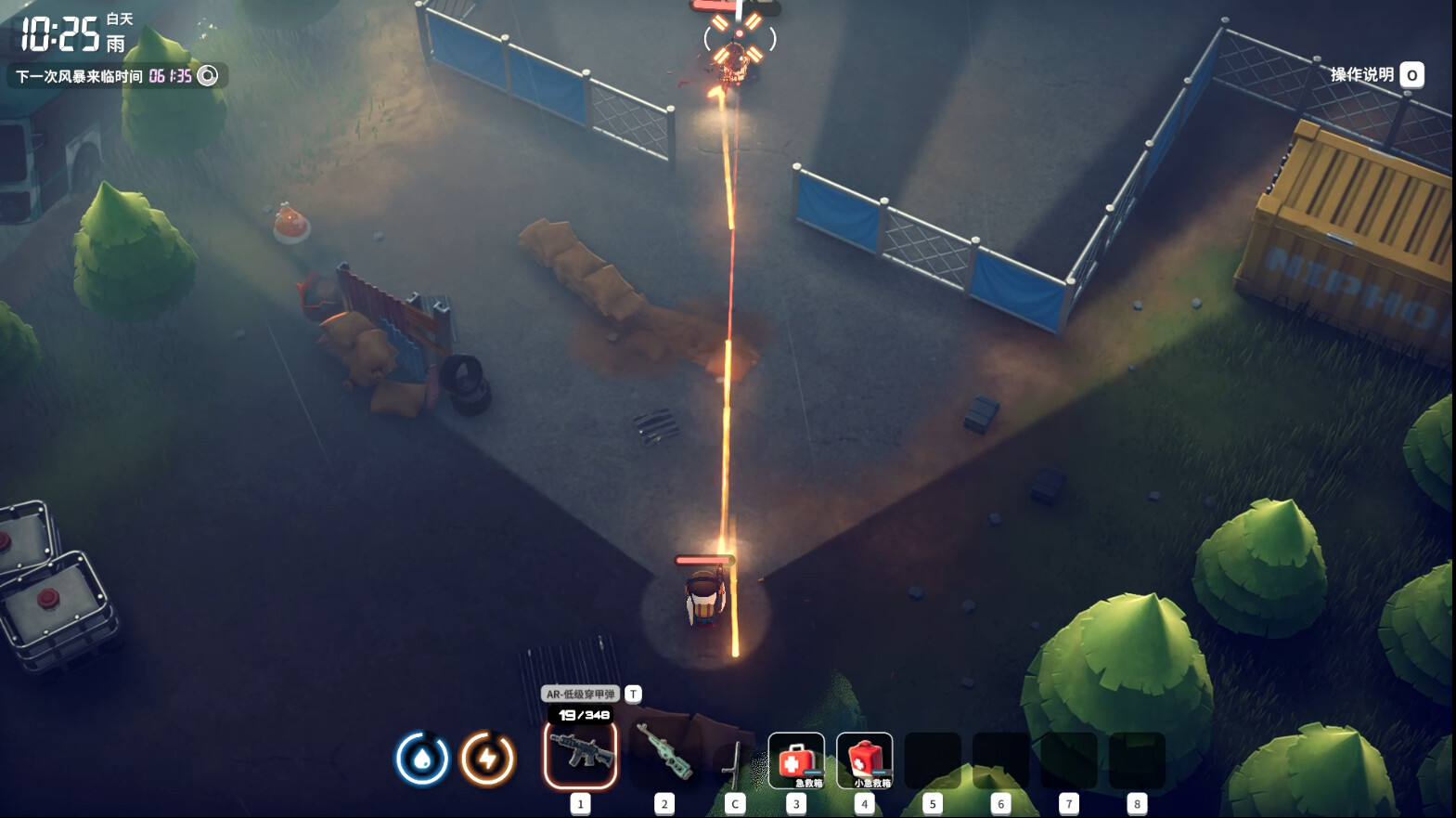This screenshot has width=1456, height=818.
Task: Use the 急救箱 first aid kit
Action: [x=796, y=760]
